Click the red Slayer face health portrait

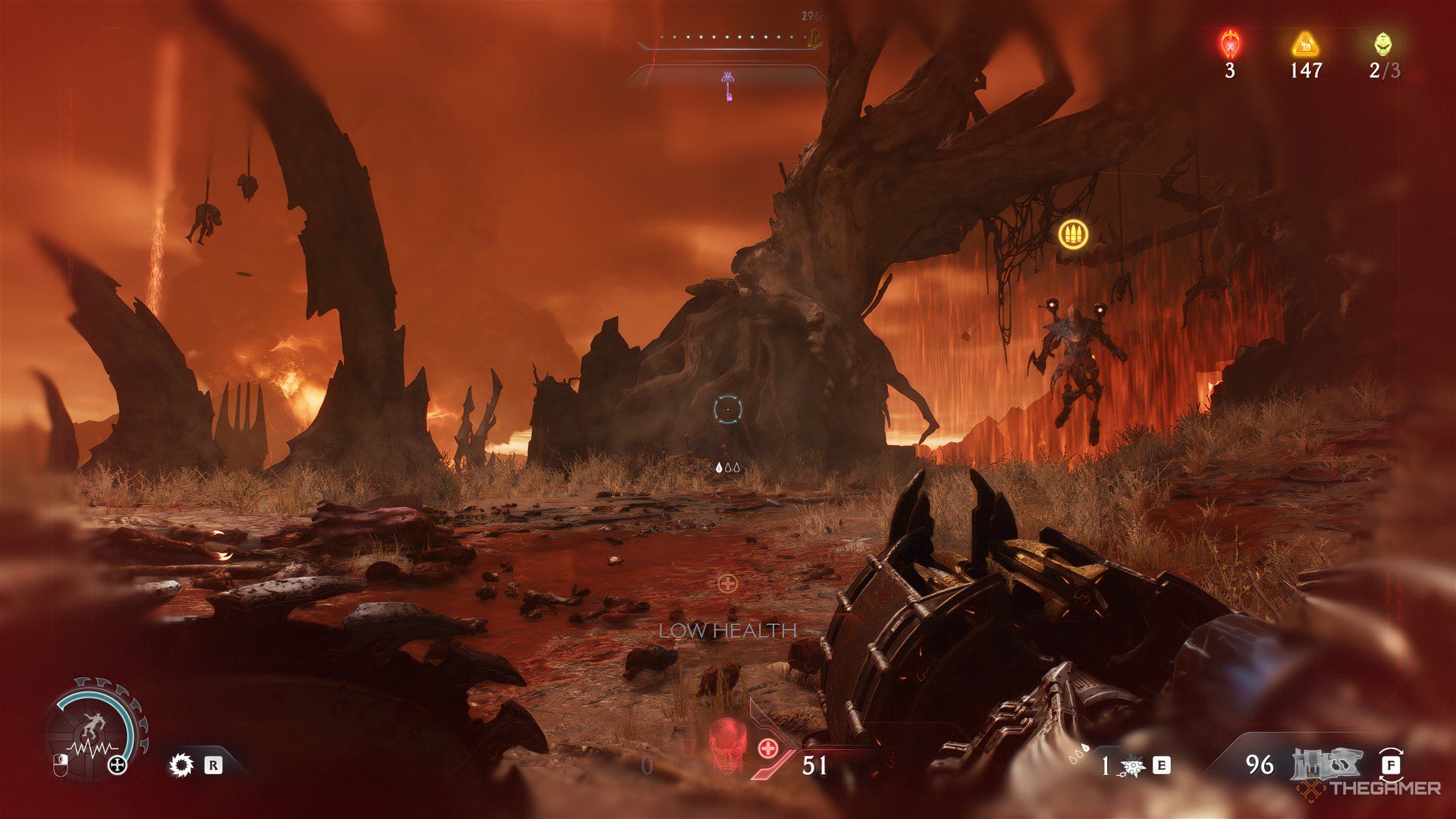point(726,745)
